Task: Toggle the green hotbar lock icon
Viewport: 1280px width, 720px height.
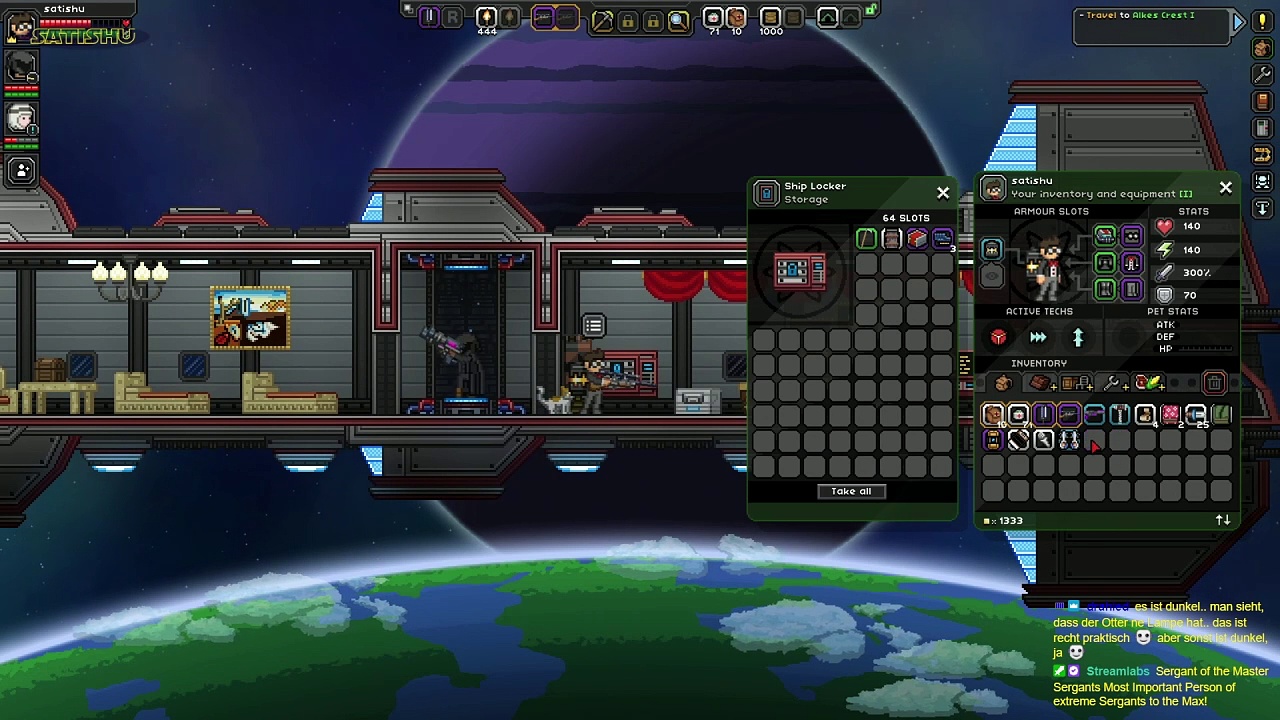Action: [x=871, y=10]
